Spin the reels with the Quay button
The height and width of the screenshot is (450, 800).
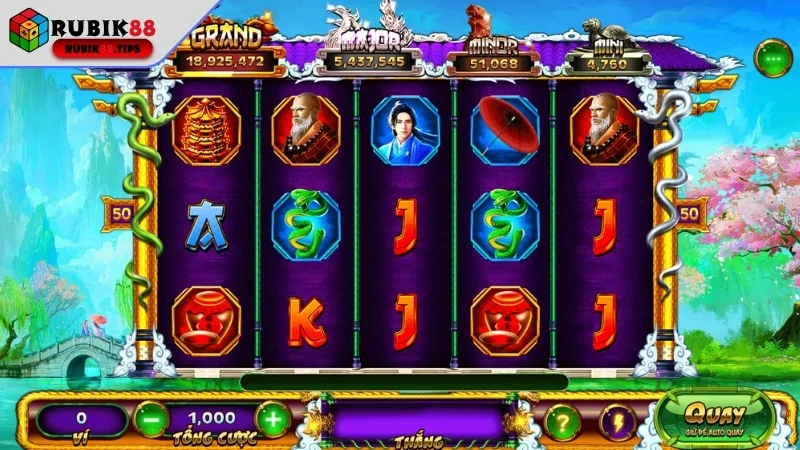(x=715, y=417)
